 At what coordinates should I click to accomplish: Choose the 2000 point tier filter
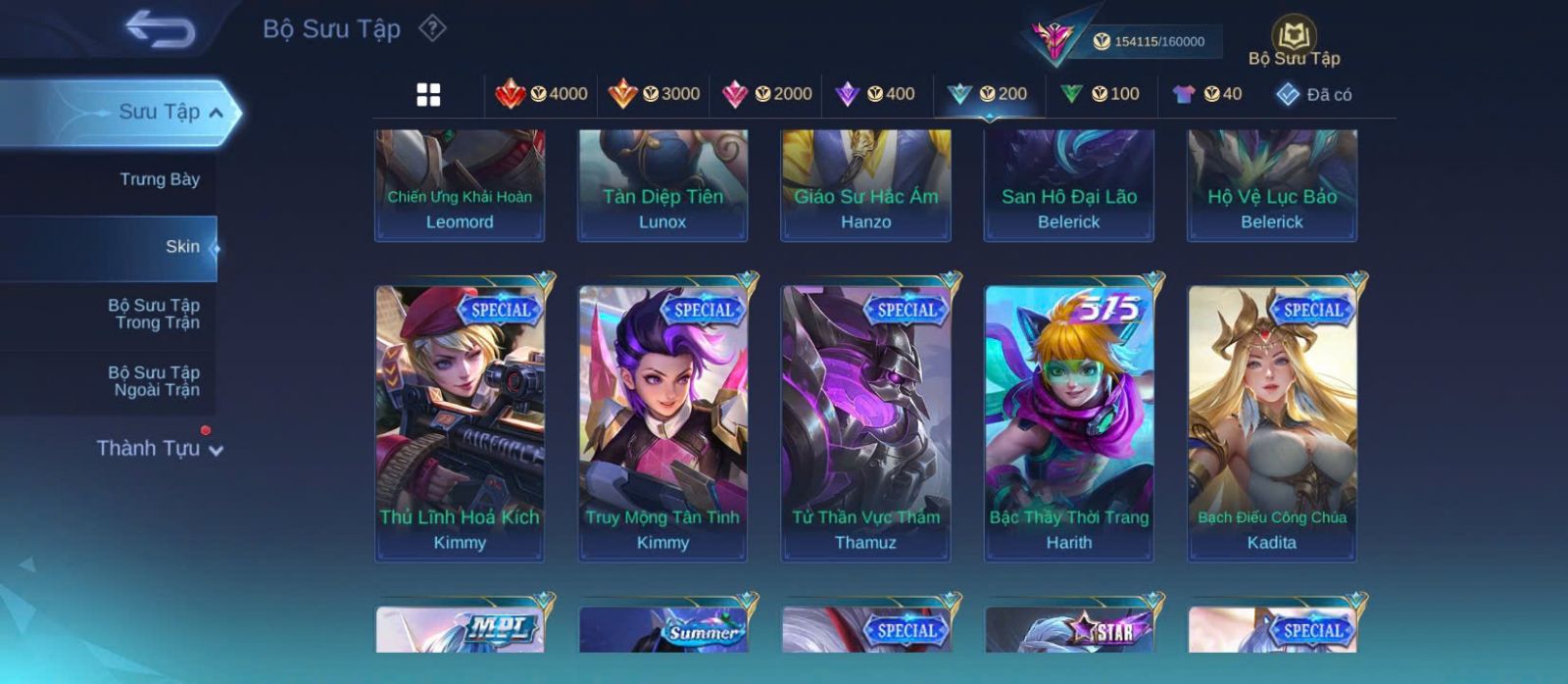tap(766, 94)
